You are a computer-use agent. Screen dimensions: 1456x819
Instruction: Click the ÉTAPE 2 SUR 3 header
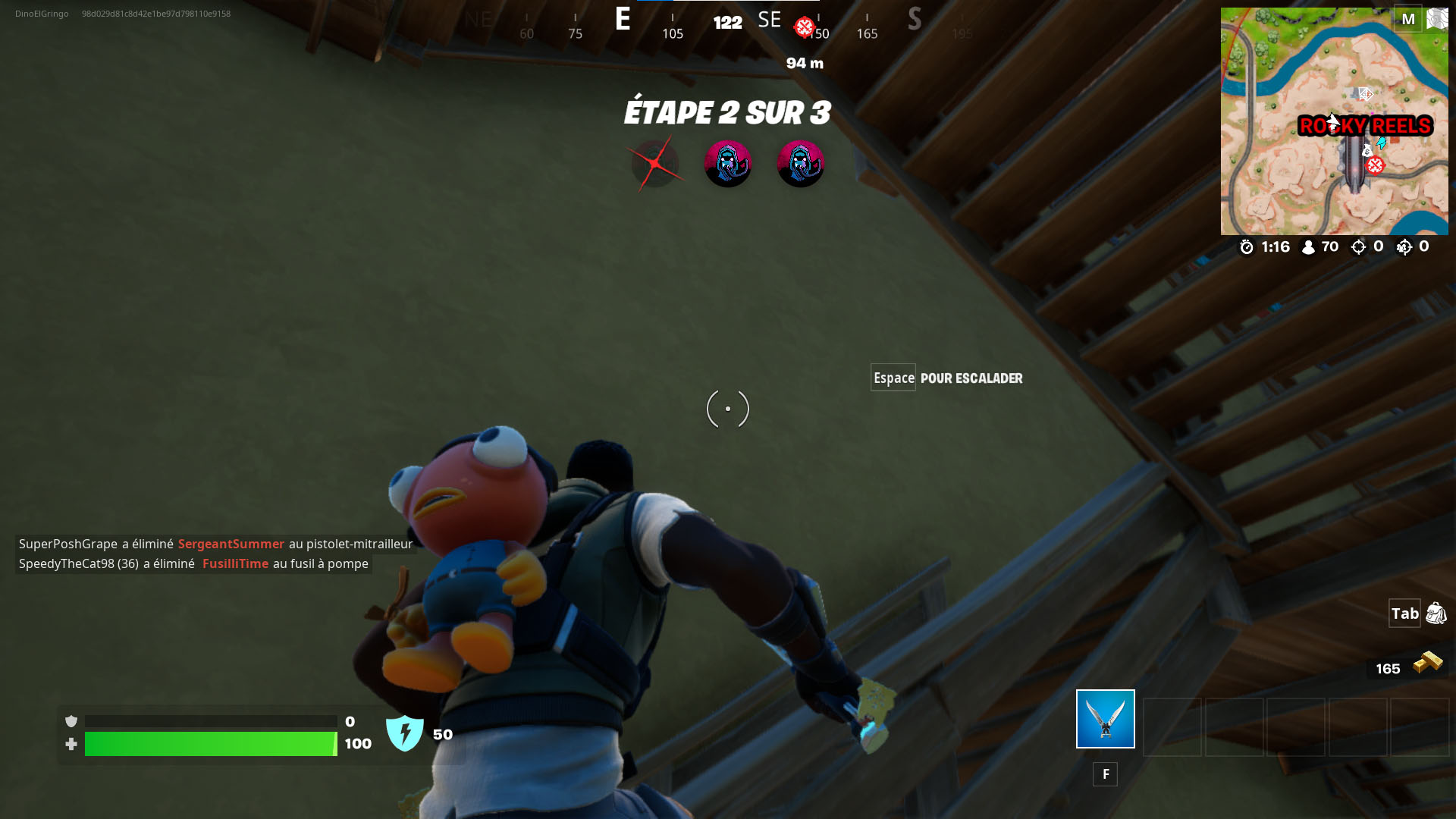pyautogui.click(x=726, y=113)
